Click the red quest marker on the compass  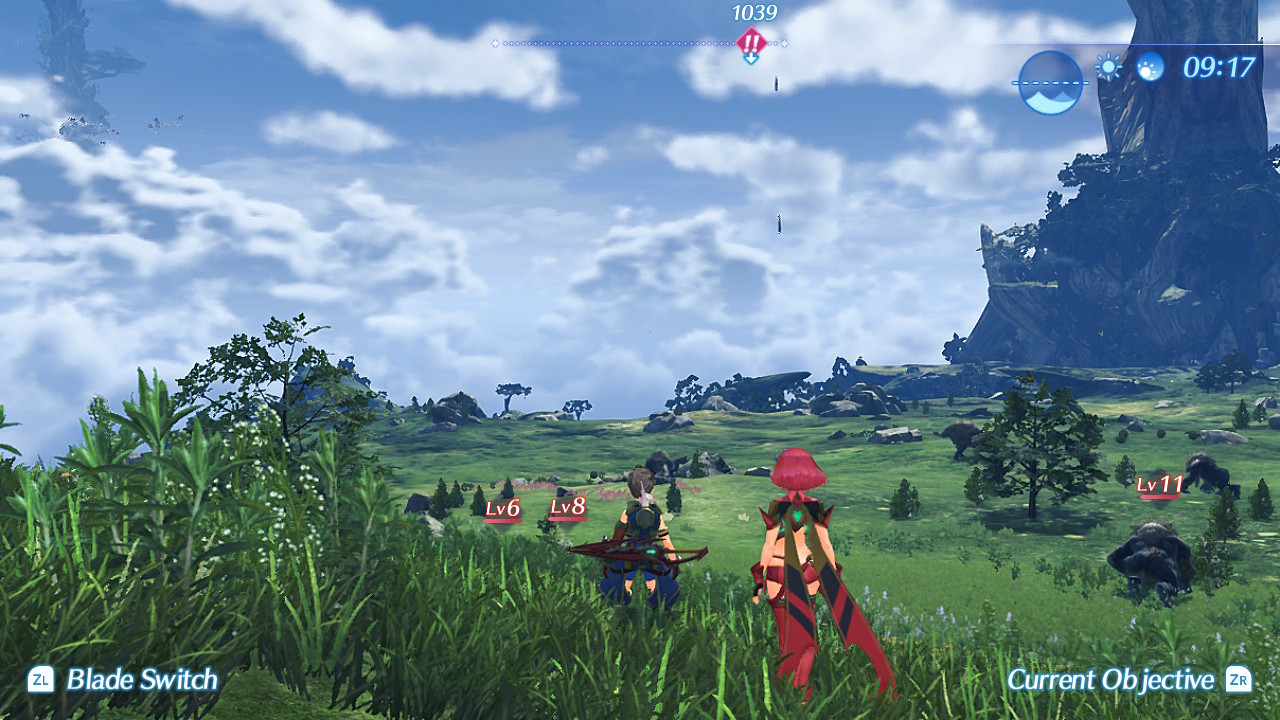pos(751,42)
